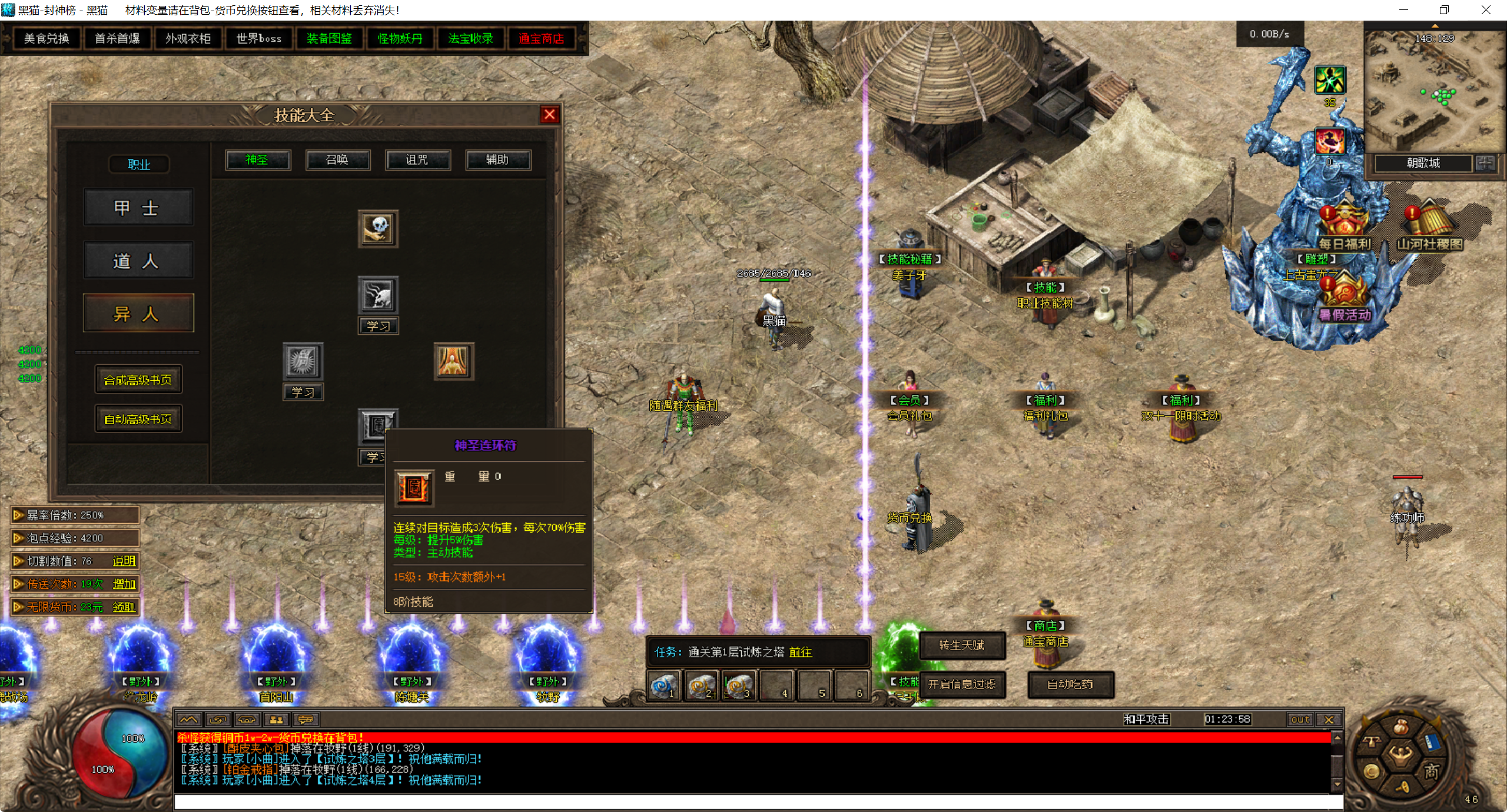Viewport: 1507px width, 812px height.
Task: Click the 合成高级书页 button
Action: tap(138, 380)
